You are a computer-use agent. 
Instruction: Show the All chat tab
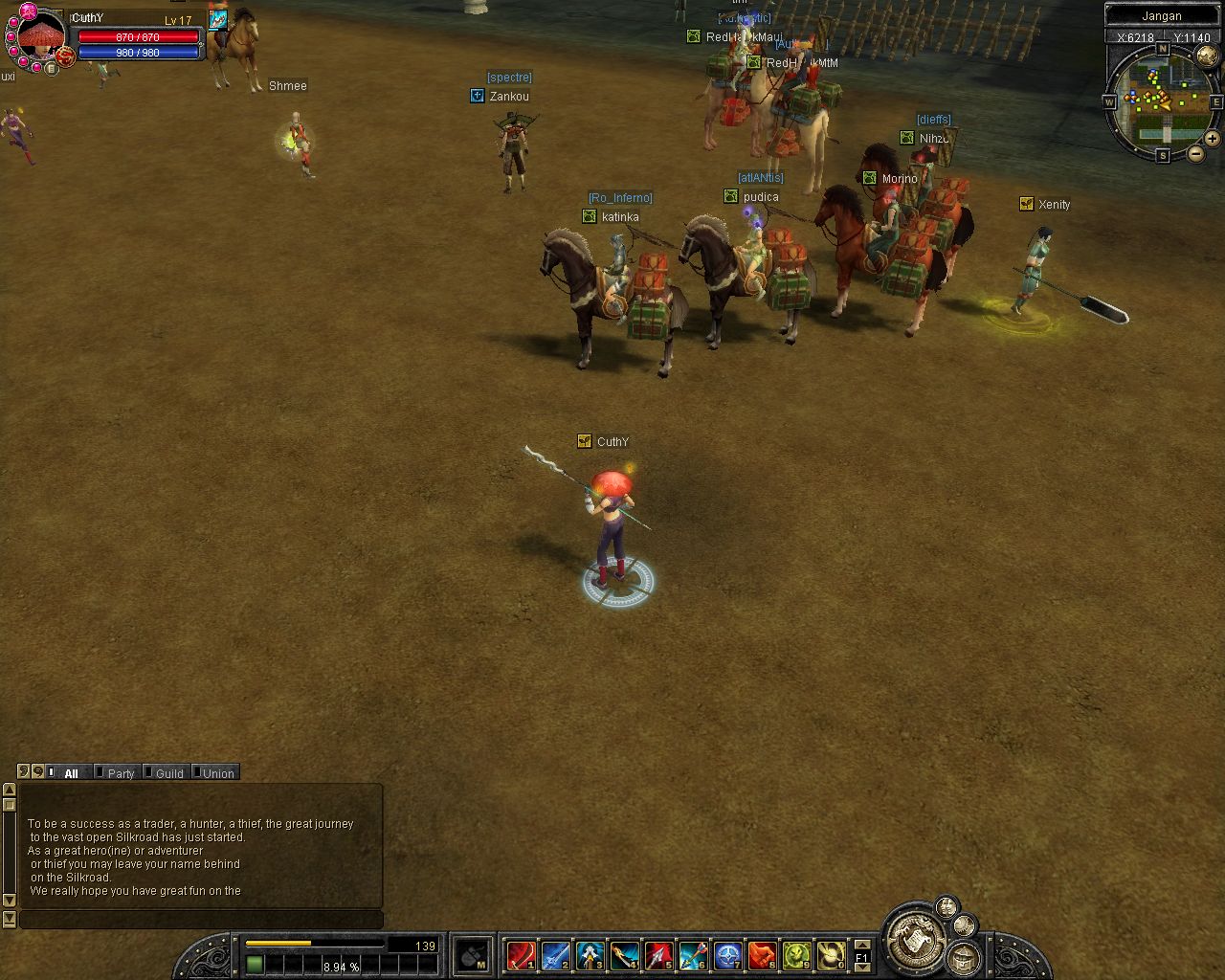tap(70, 773)
